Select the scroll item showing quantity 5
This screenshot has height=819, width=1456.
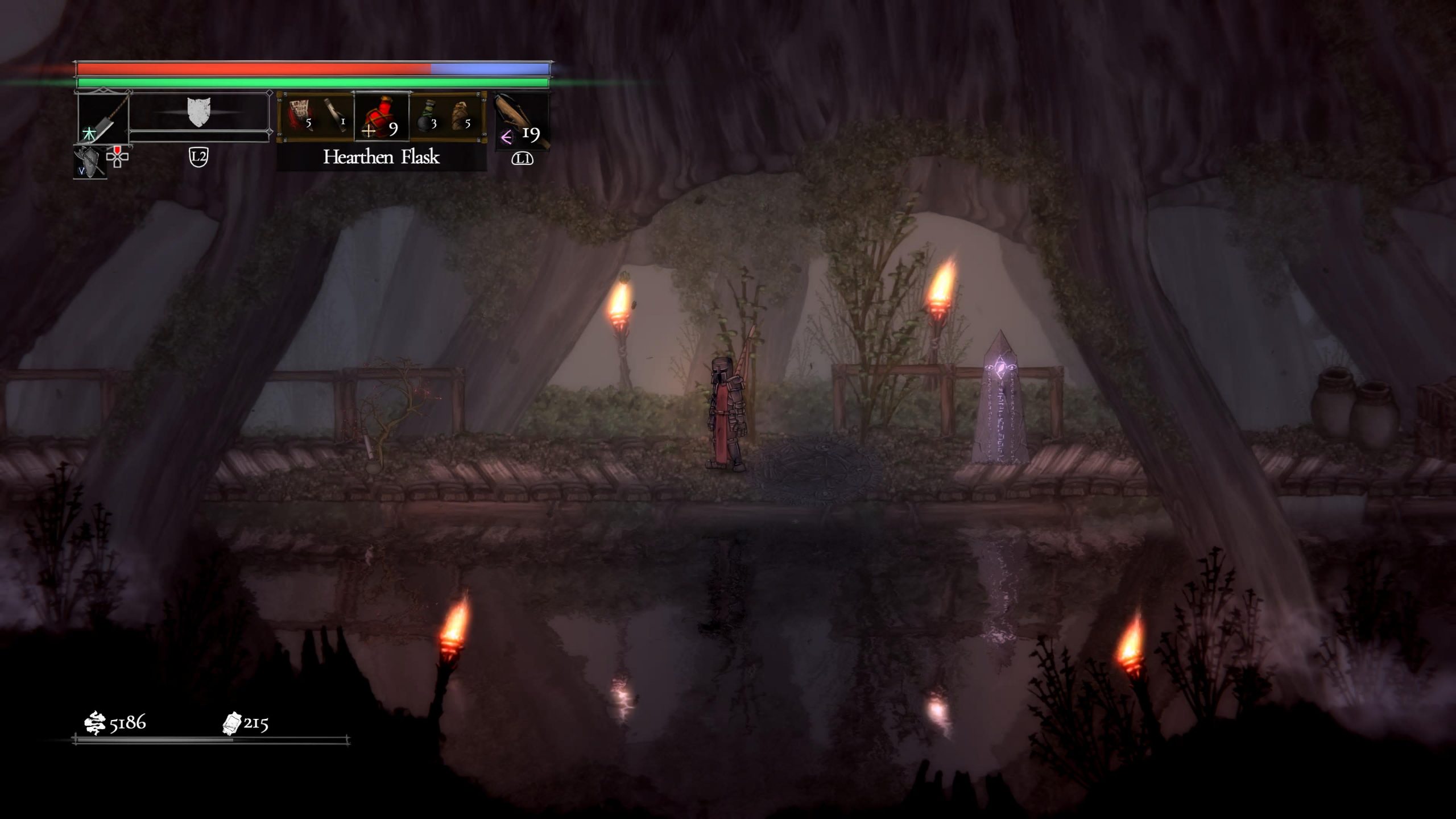click(299, 110)
